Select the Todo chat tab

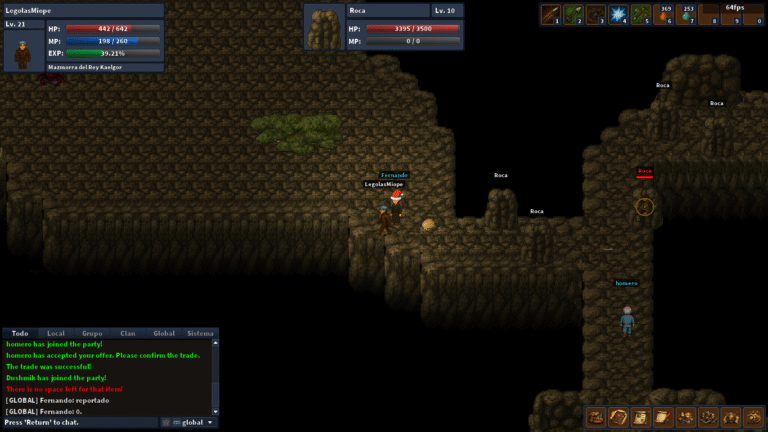click(x=19, y=333)
